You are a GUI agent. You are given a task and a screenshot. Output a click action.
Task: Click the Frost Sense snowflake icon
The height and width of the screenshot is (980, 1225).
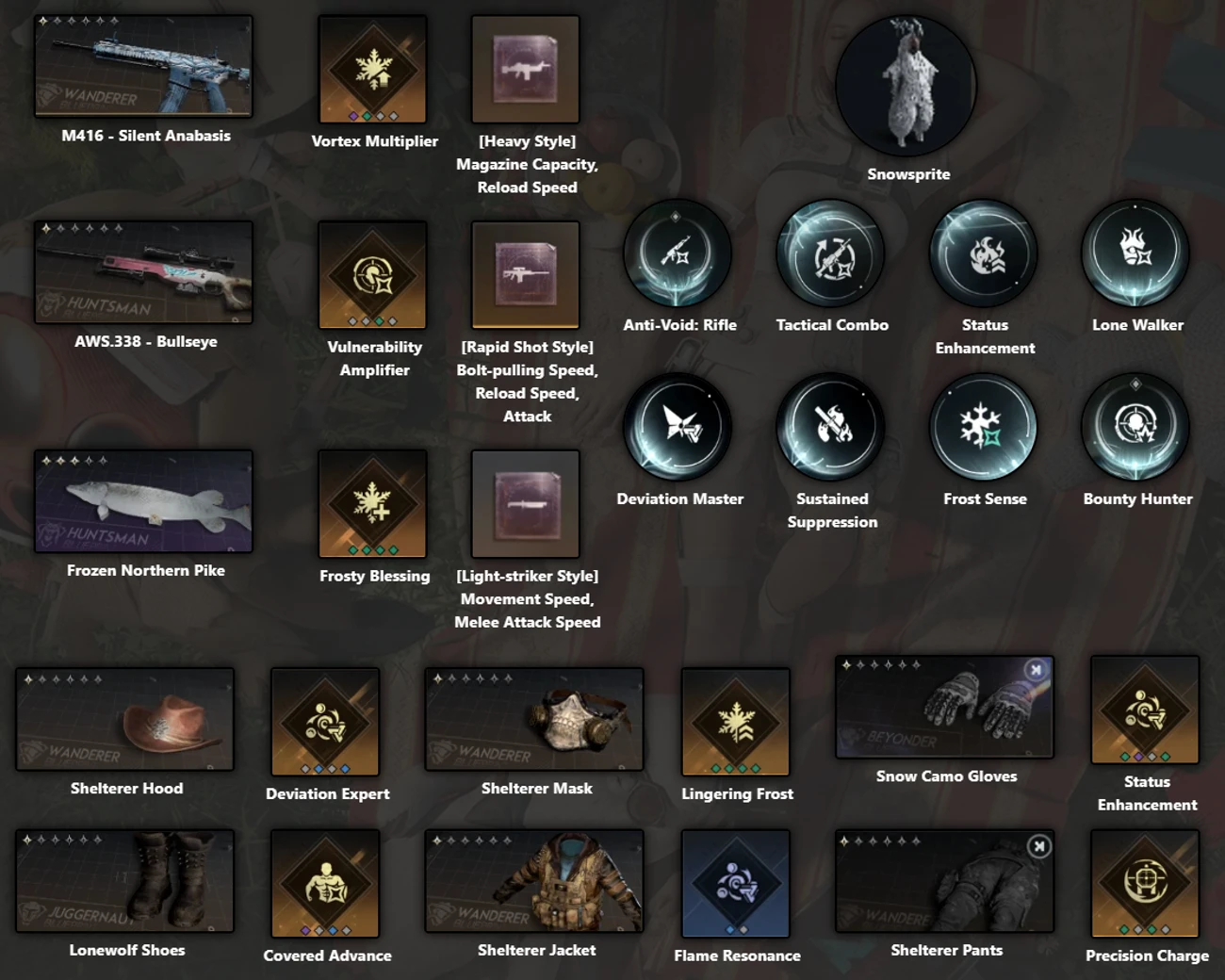[984, 426]
